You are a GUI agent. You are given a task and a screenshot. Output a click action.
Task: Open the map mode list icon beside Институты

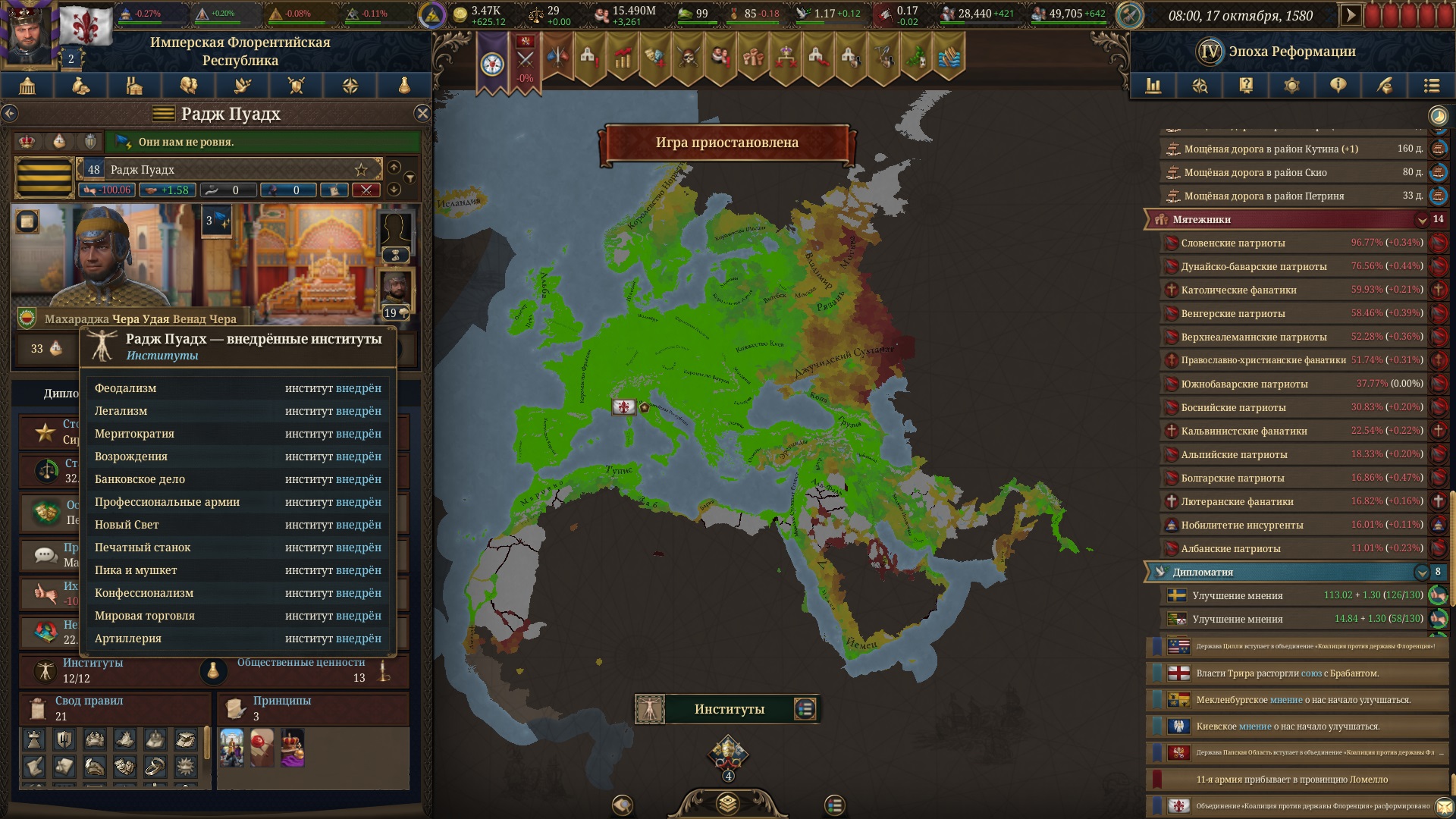coord(805,709)
